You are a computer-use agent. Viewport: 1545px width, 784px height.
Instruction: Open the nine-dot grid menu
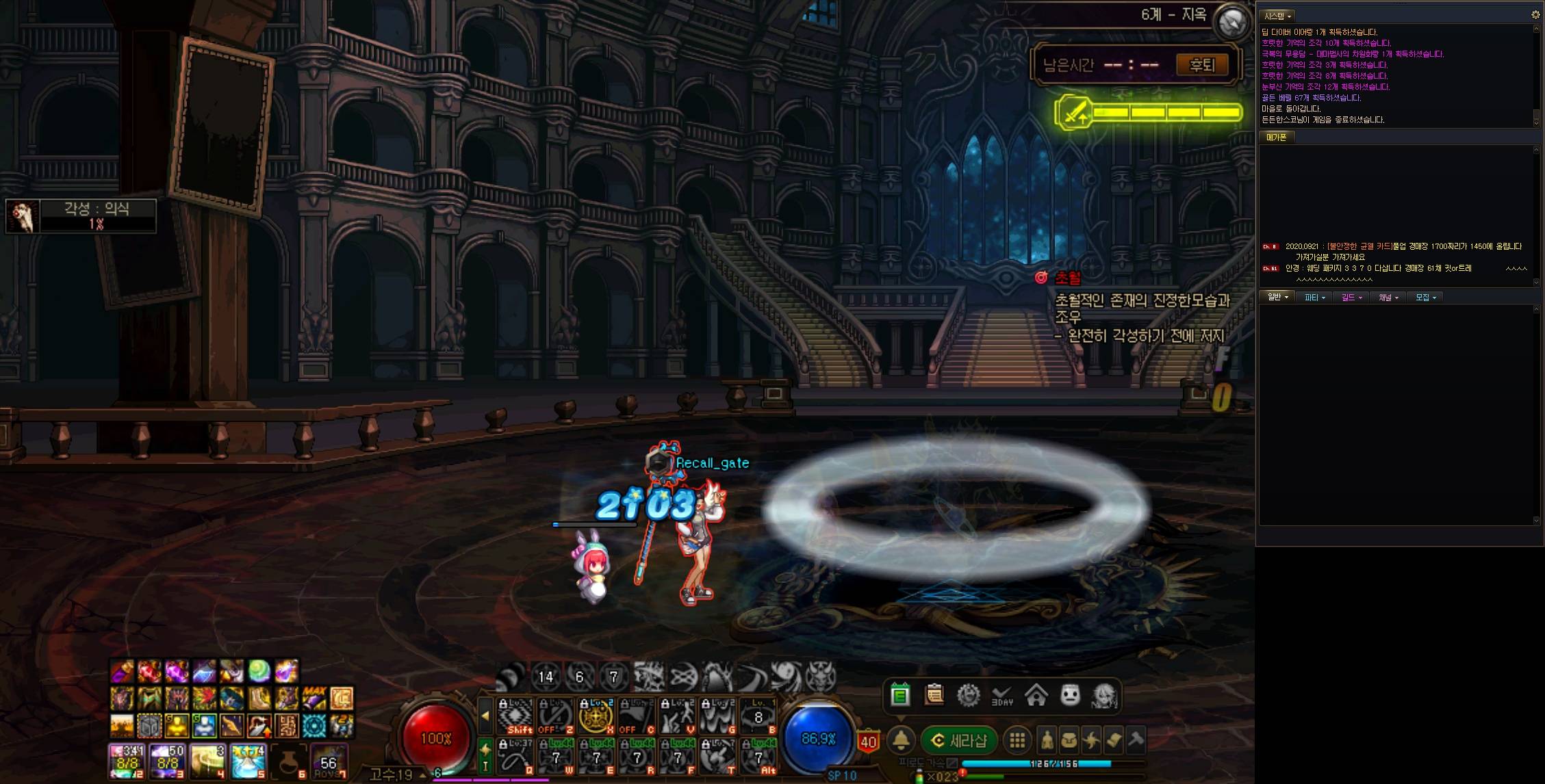(1017, 740)
